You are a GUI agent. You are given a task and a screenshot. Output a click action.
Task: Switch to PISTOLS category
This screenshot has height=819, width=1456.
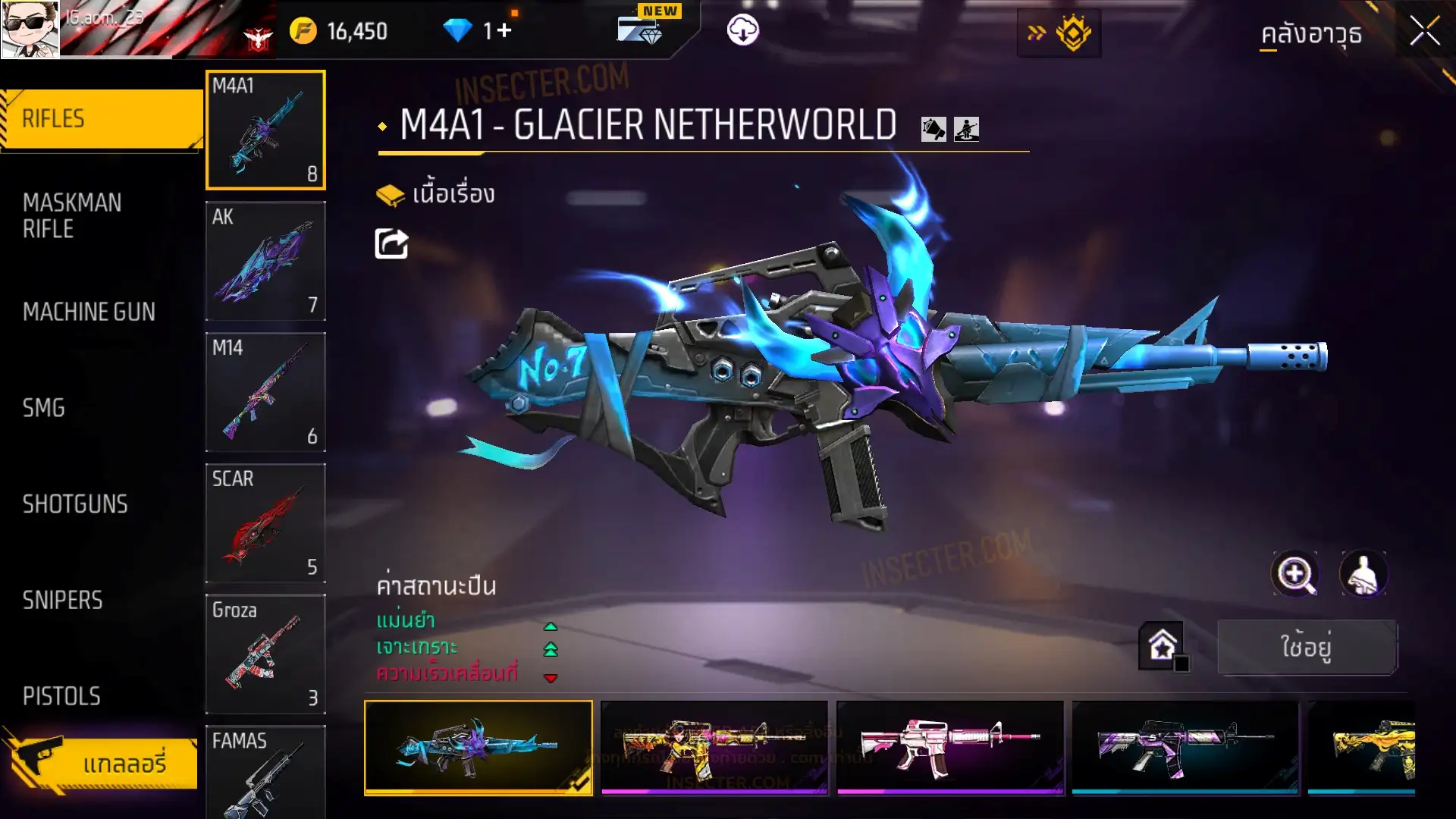[x=61, y=696]
